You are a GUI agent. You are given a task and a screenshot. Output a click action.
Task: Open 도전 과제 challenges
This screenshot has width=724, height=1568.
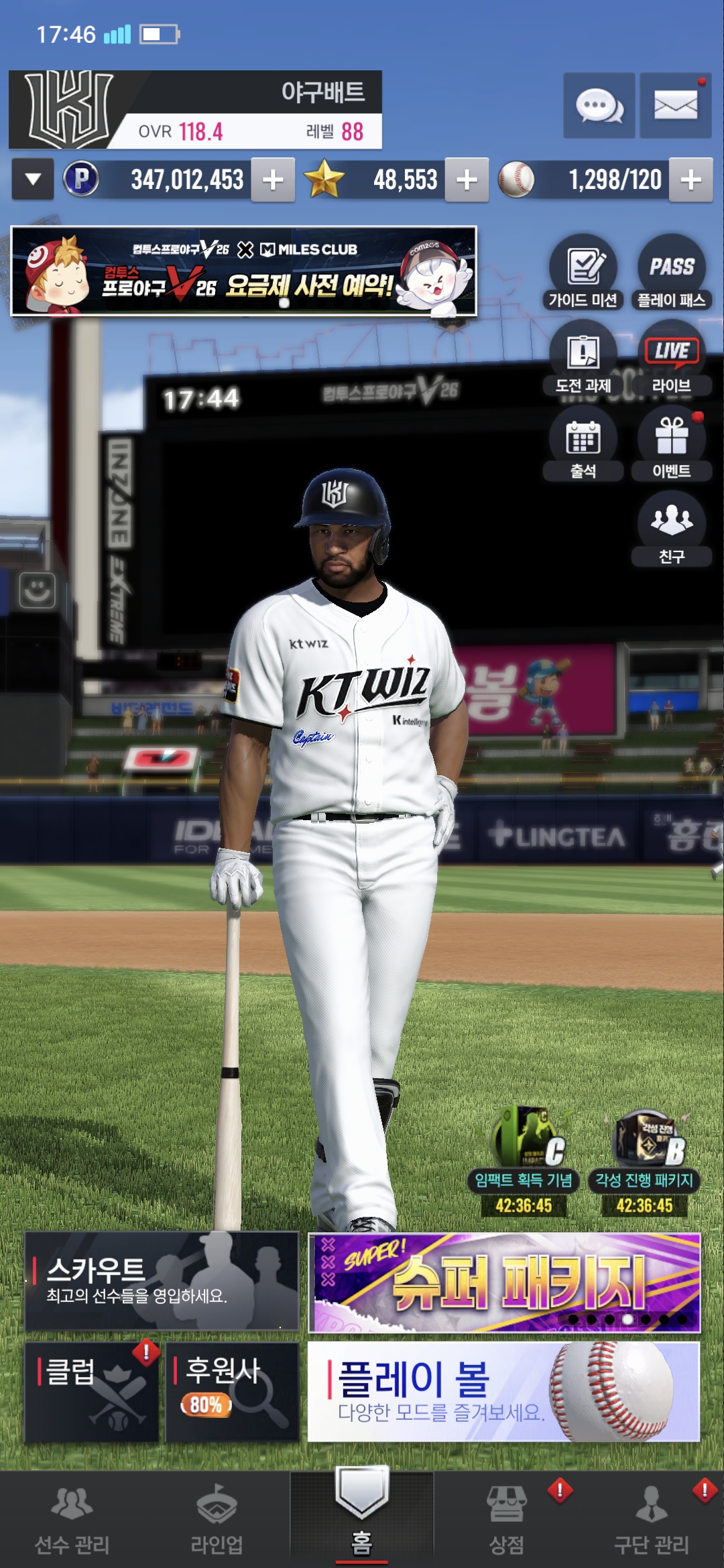[x=583, y=357]
